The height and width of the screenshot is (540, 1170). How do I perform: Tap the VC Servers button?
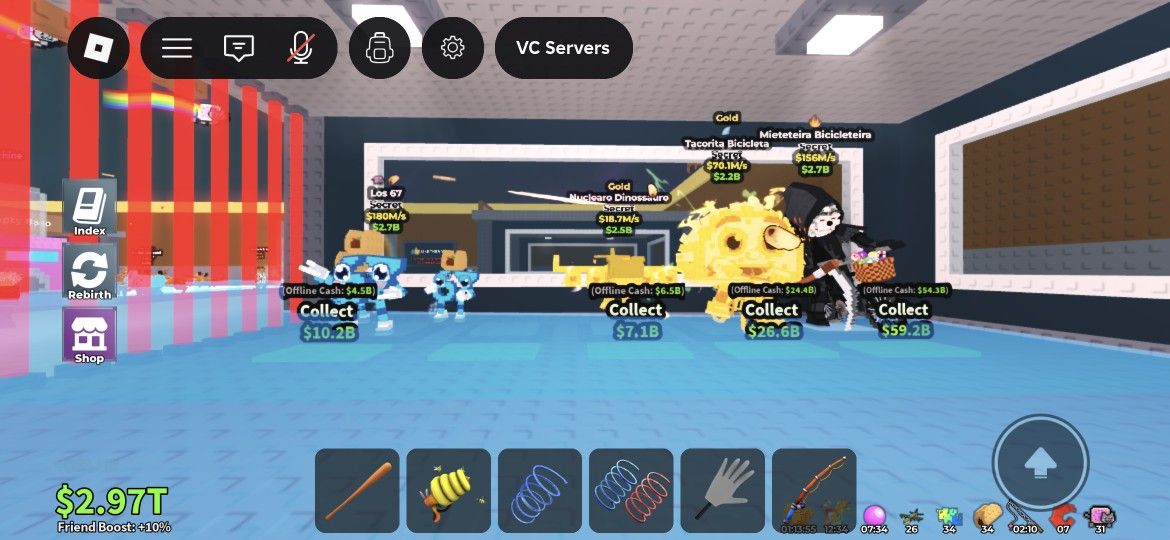pyautogui.click(x=563, y=48)
